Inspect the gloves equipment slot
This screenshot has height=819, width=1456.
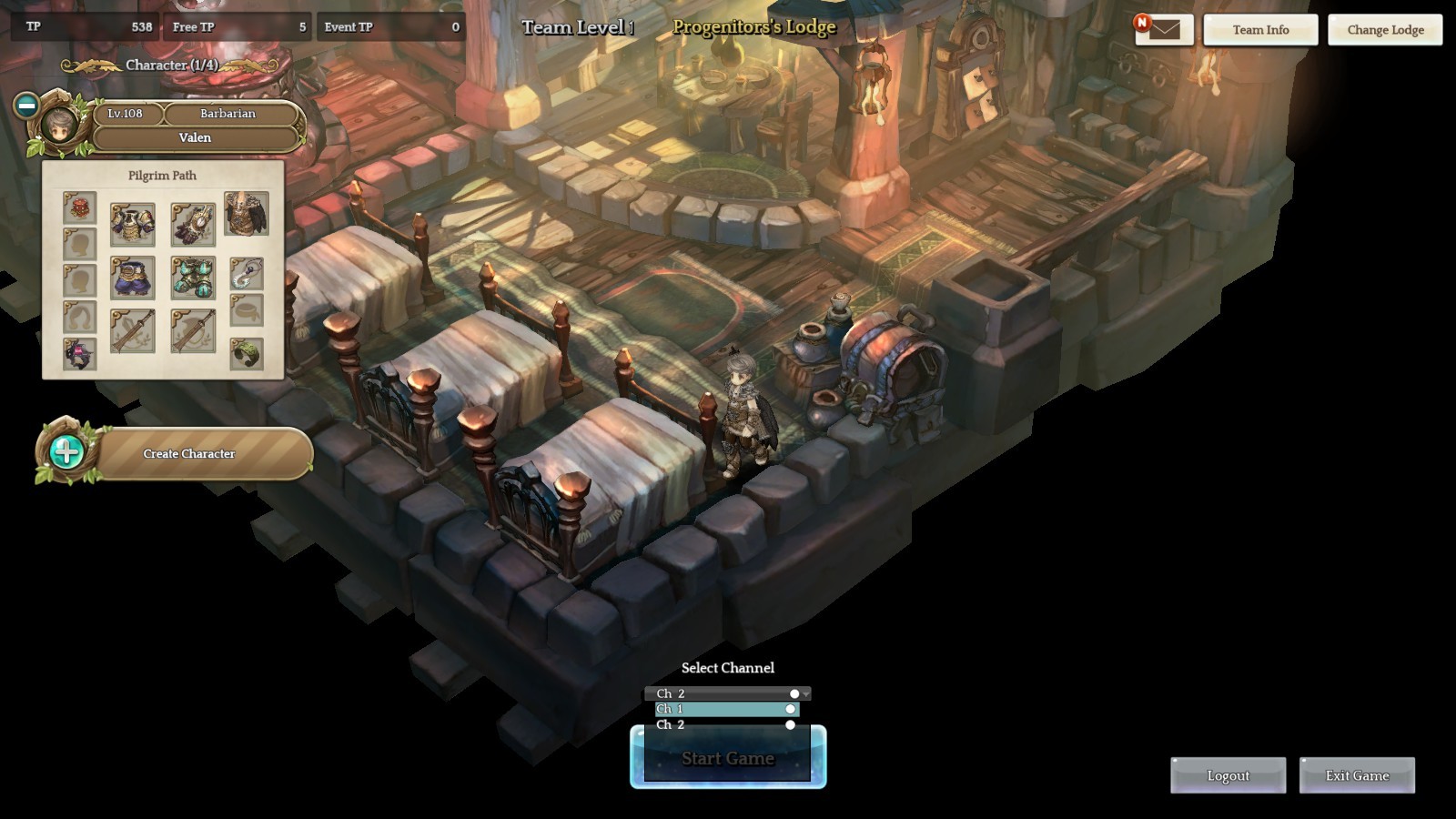pos(193,224)
